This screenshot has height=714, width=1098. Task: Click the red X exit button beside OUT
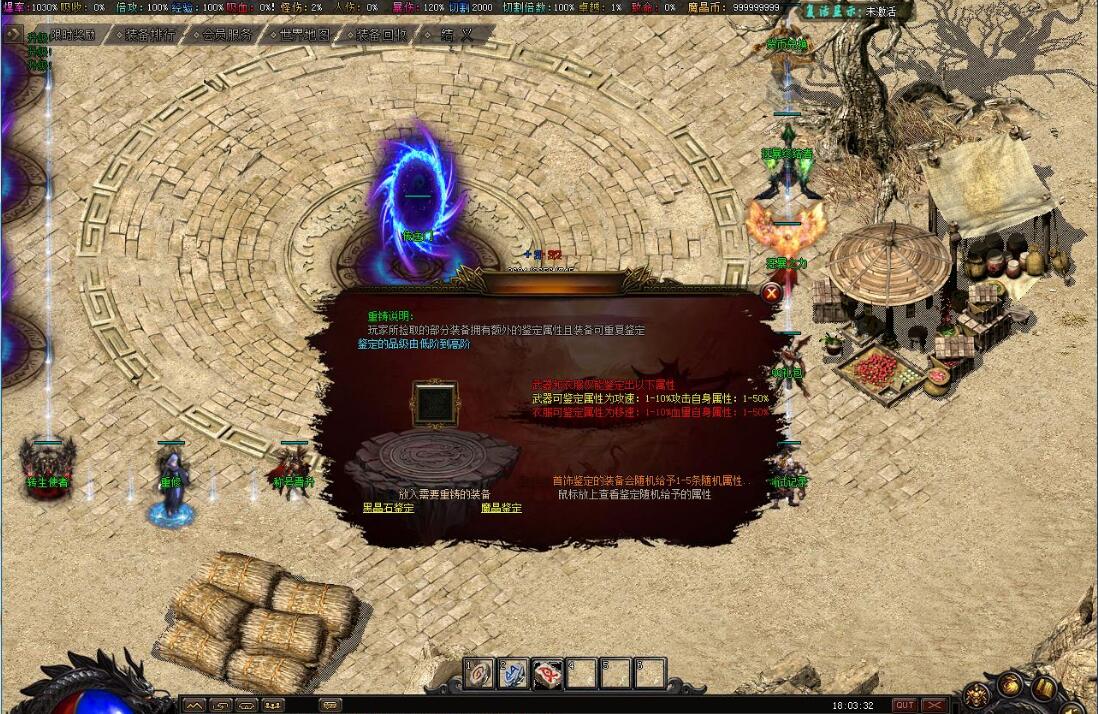[934, 705]
